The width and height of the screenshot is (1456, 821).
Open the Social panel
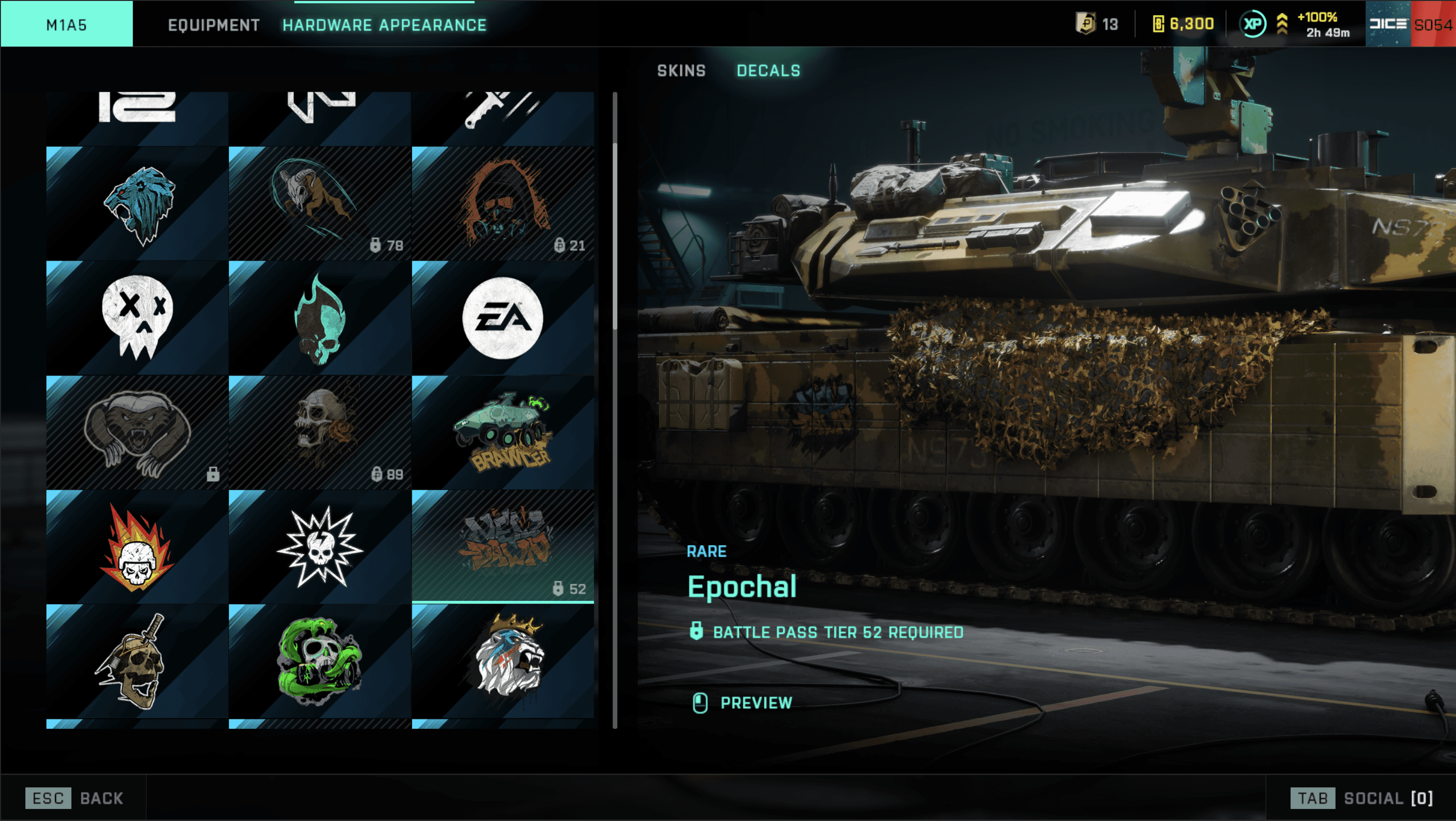point(1361,798)
